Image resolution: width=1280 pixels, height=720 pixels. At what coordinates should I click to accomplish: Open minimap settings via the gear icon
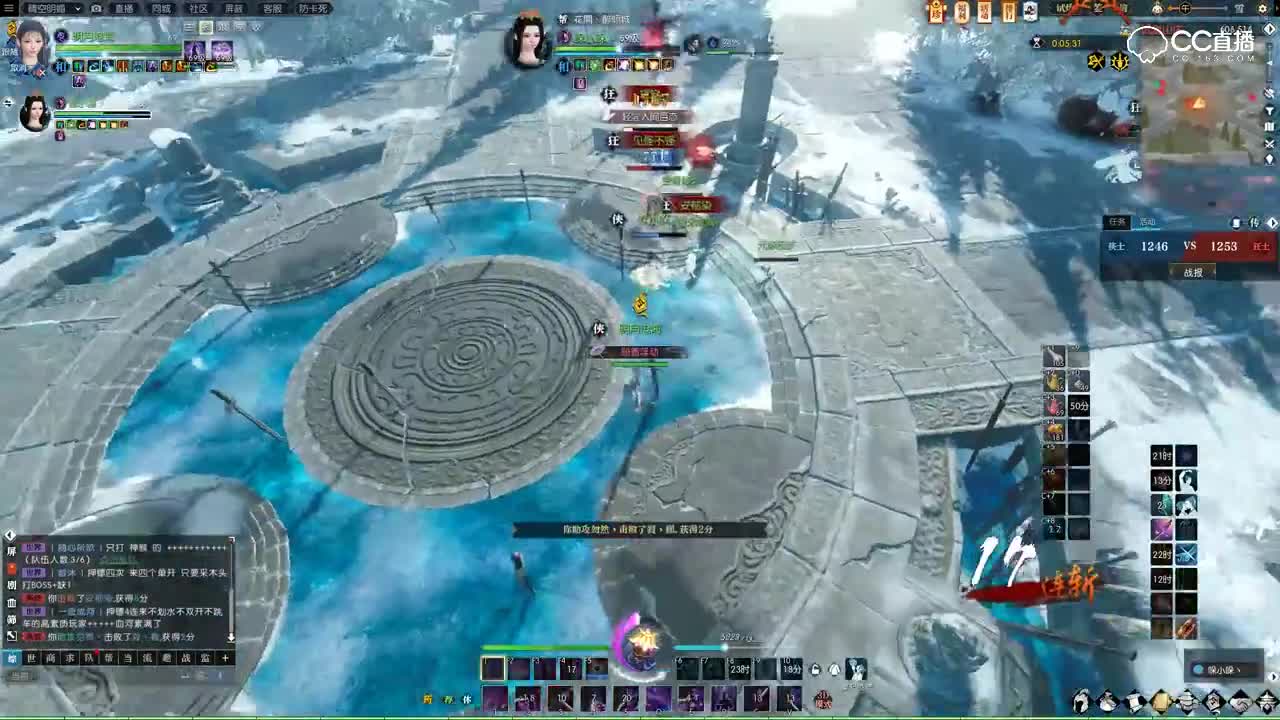pos(1262,10)
